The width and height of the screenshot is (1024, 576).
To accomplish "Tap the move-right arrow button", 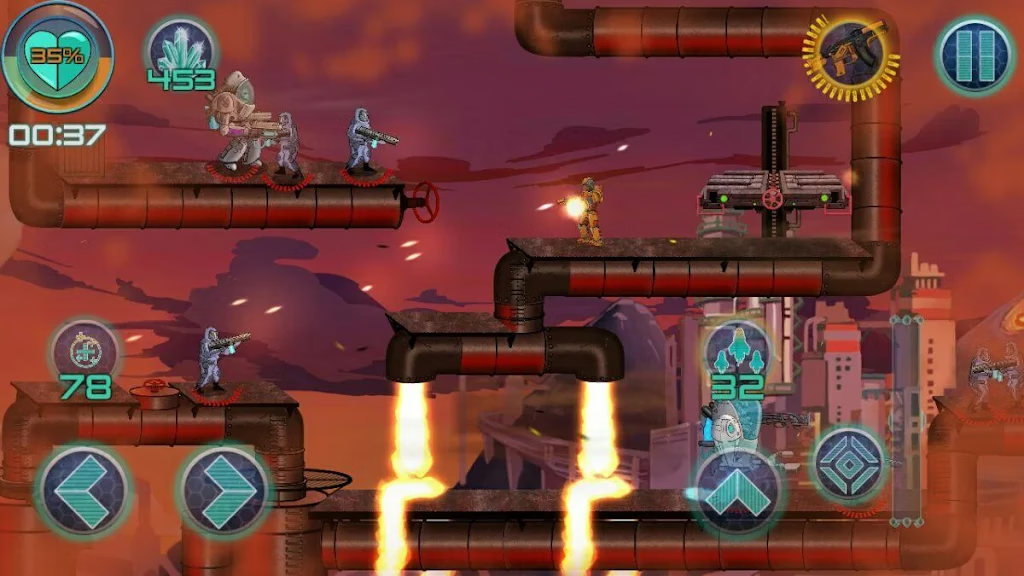I will coord(225,490).
